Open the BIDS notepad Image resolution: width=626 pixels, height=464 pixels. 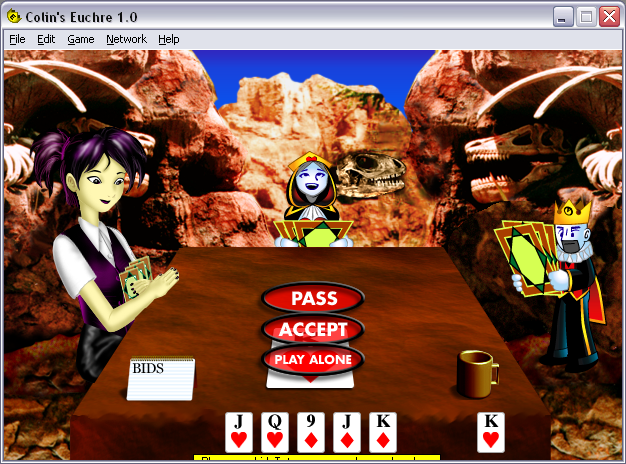coord(161,379)
